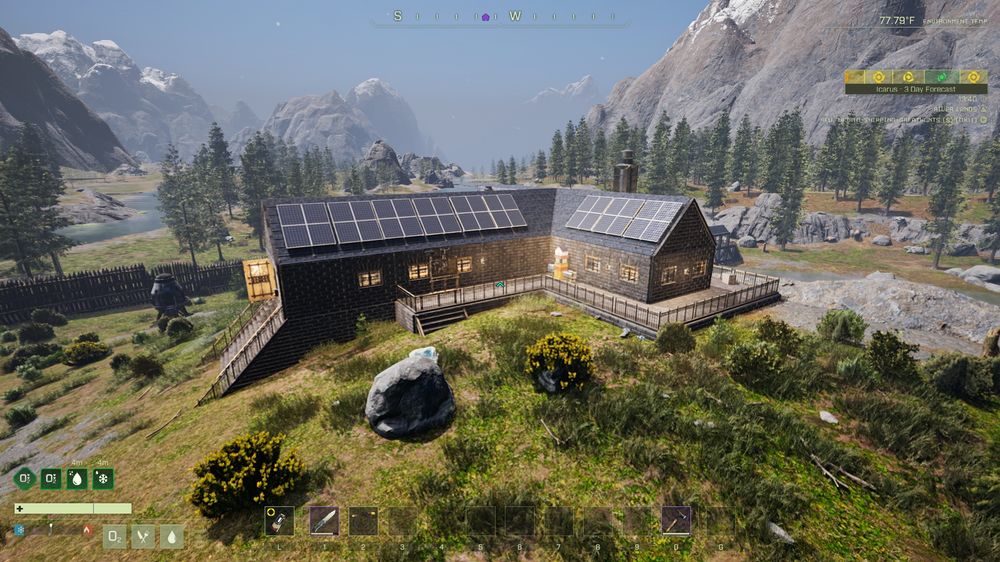This screenshot has height=562, width=1000.
Task: Select the flashlight slot labeled L
Action: pyautogui.click(x=279, y=520)
